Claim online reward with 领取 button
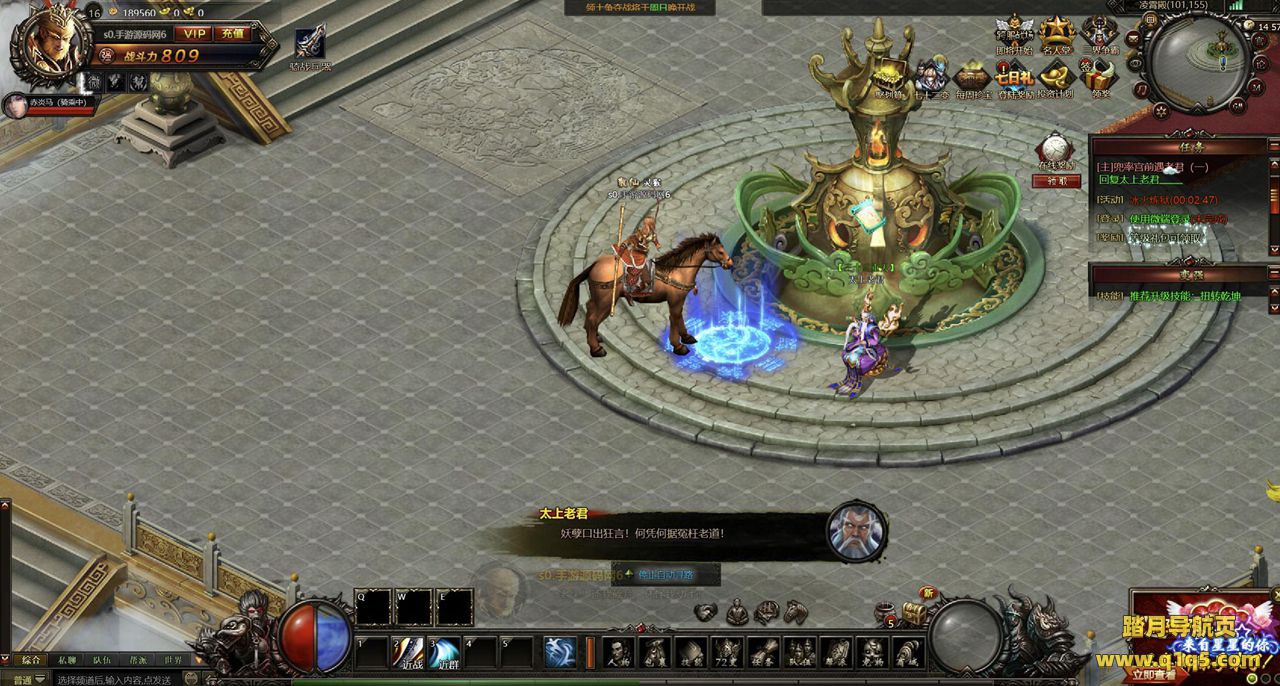 coord(1056,181)
